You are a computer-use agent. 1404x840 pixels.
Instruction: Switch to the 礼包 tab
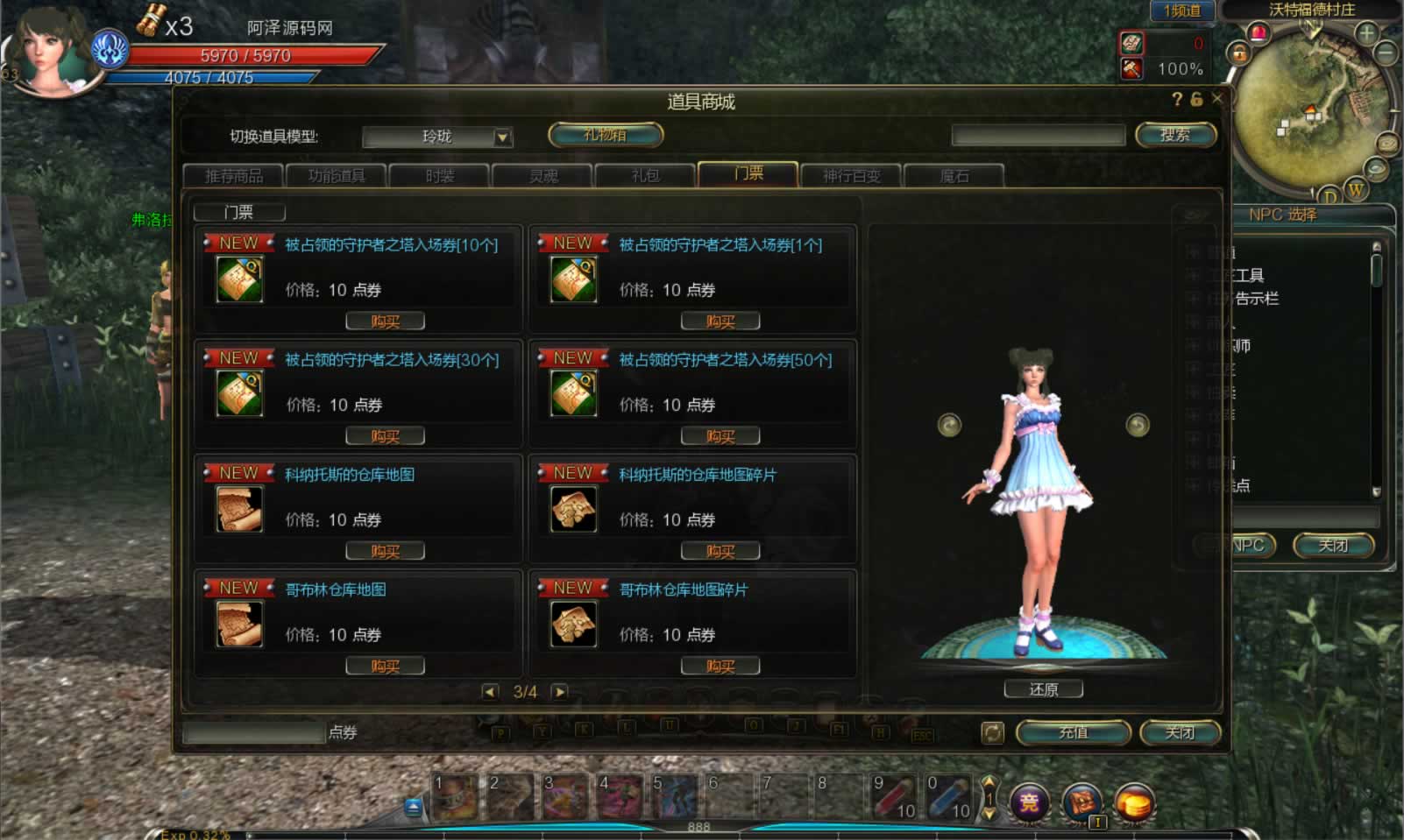pos(645,176)
